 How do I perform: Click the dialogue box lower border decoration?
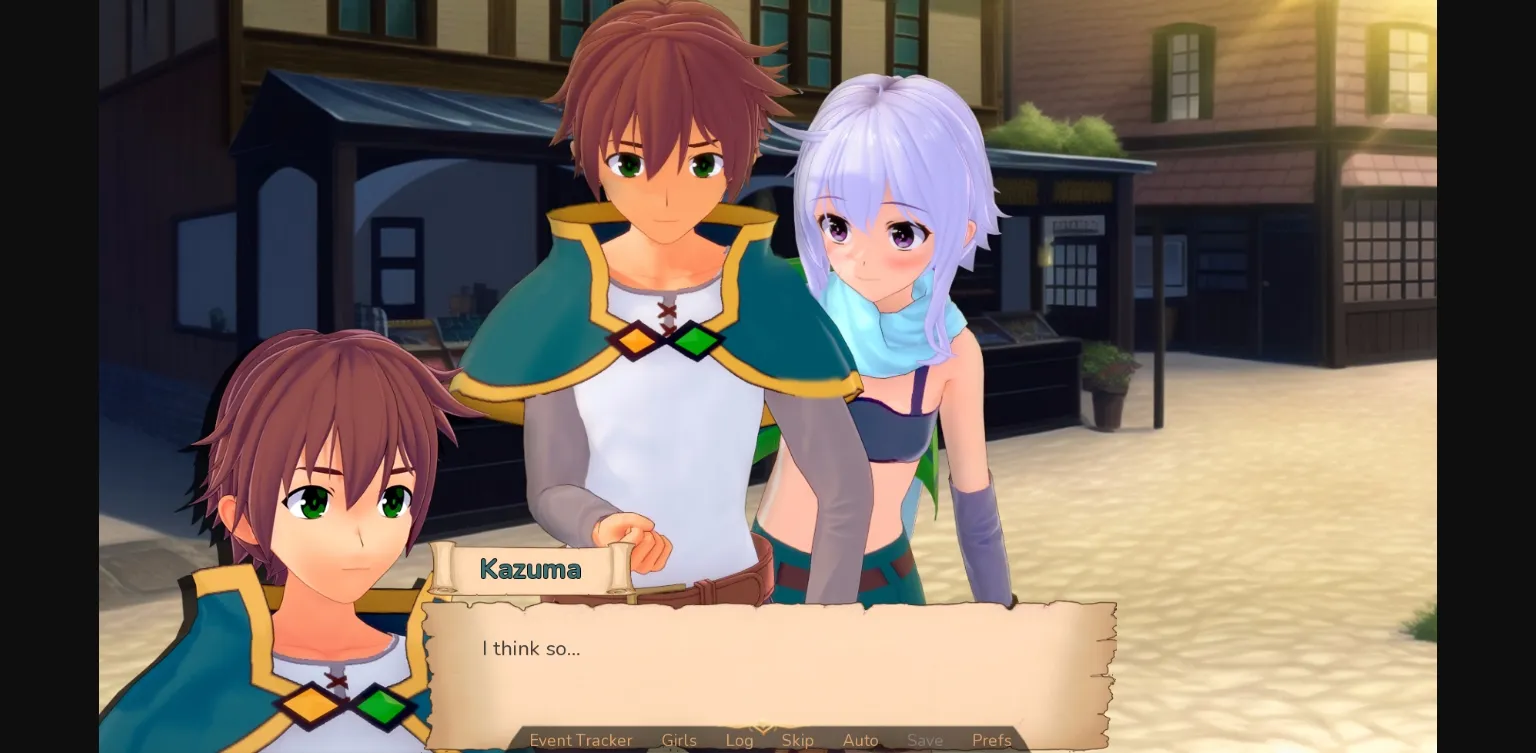(770, 714)
